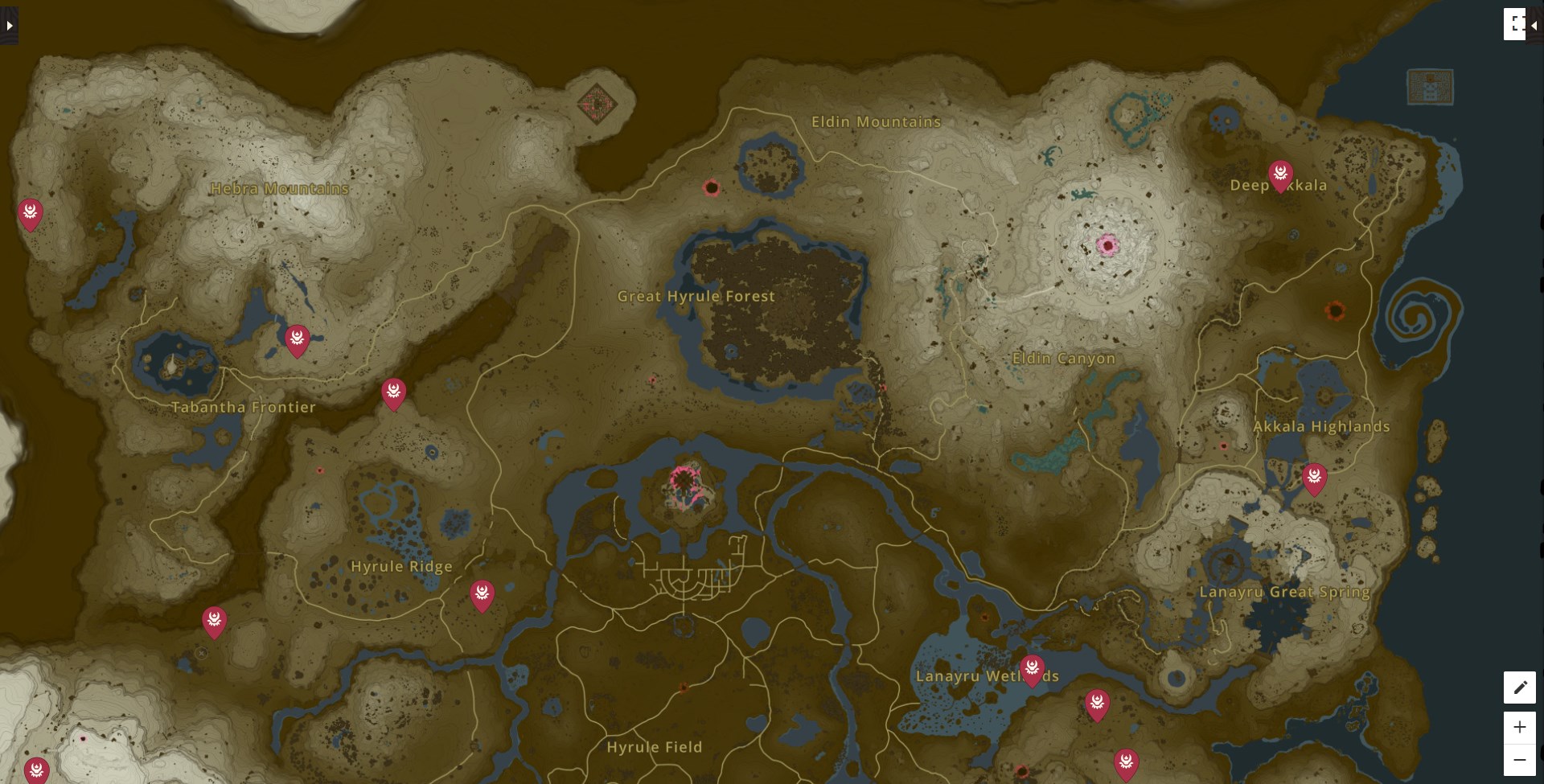Click the Great Hyrule Forest label
Screen dimensions: 1544x784
point(696,296)
